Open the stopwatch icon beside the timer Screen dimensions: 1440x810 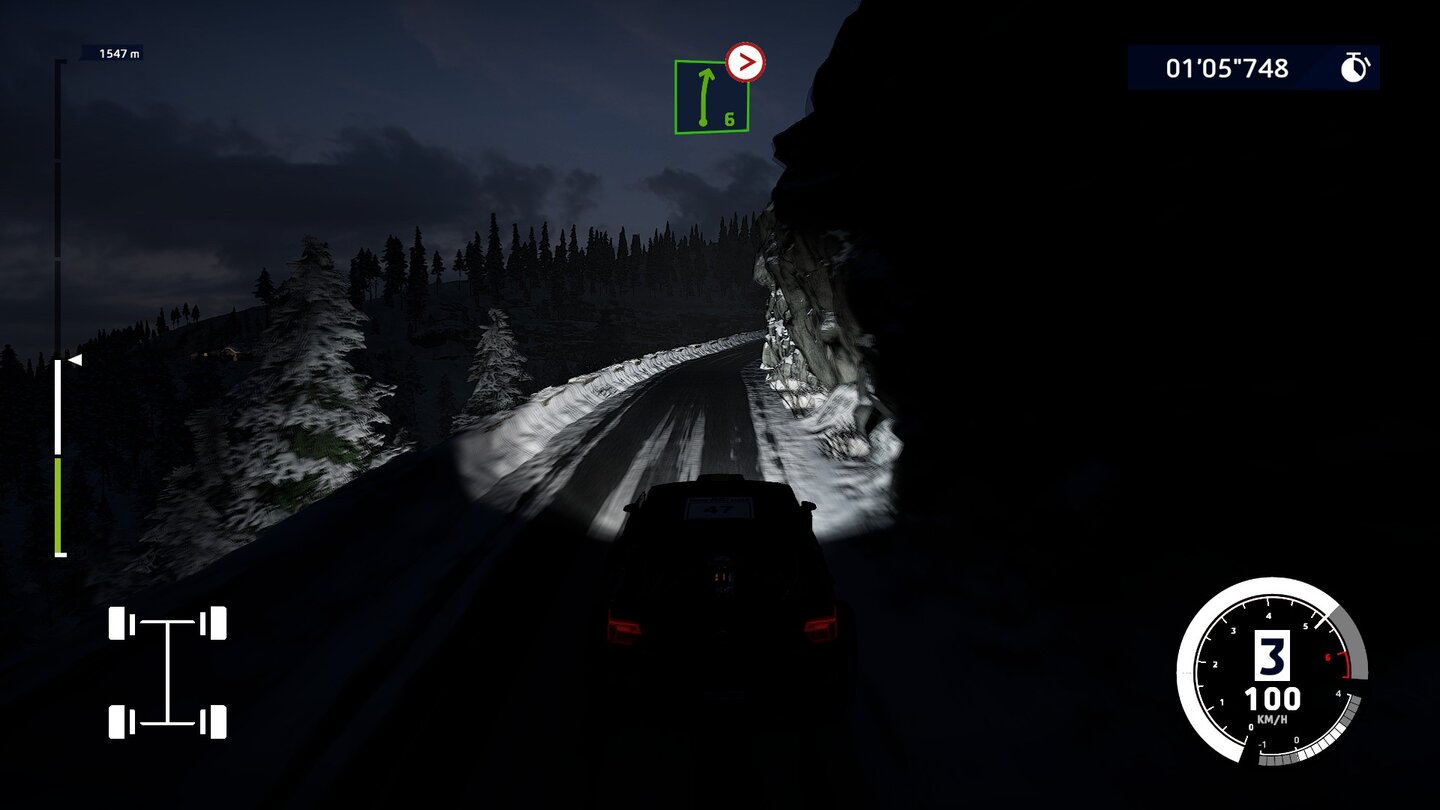[x=1355, y=68]
